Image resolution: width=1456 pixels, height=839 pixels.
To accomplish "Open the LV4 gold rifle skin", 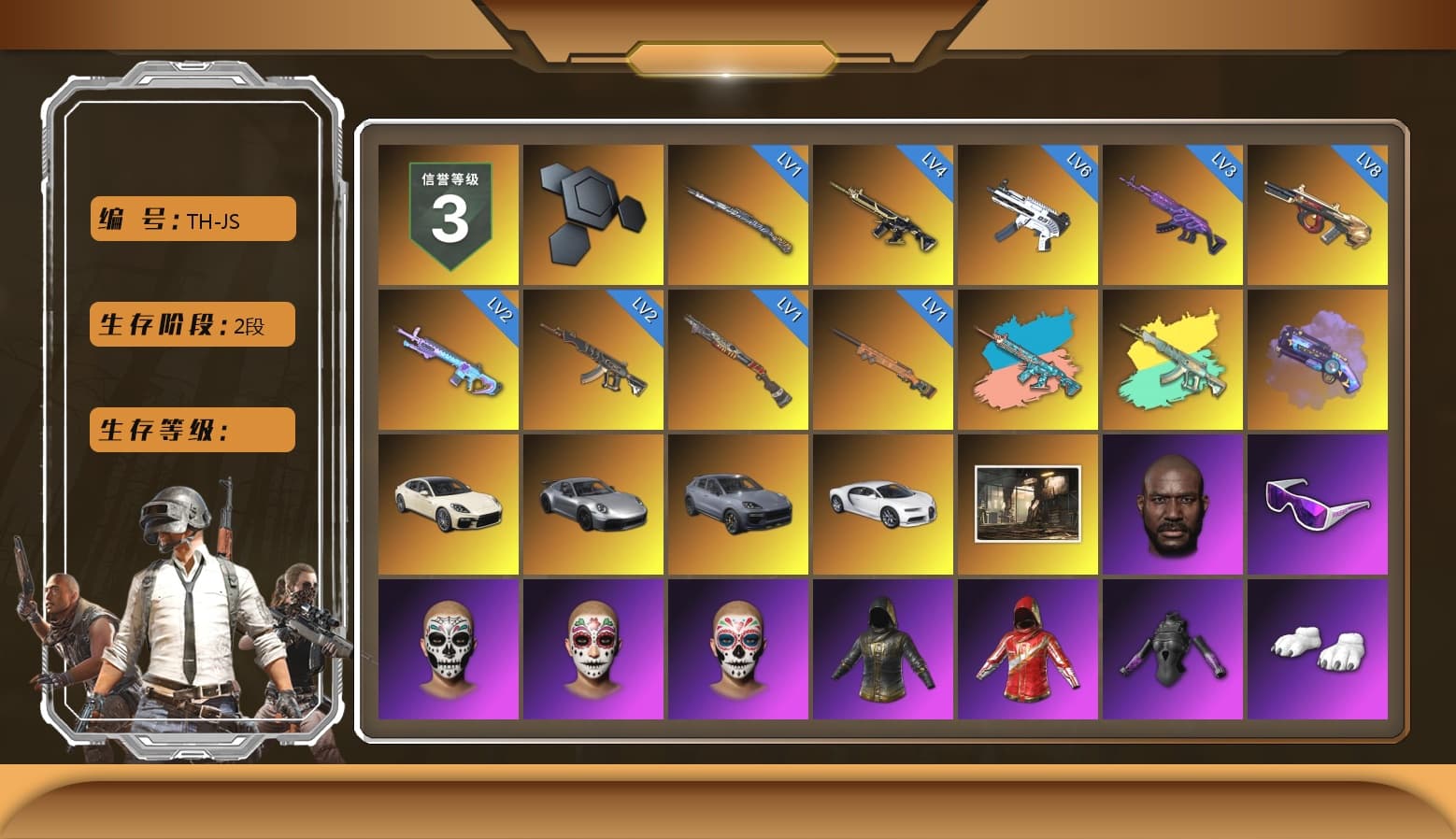I will (882, 215).
